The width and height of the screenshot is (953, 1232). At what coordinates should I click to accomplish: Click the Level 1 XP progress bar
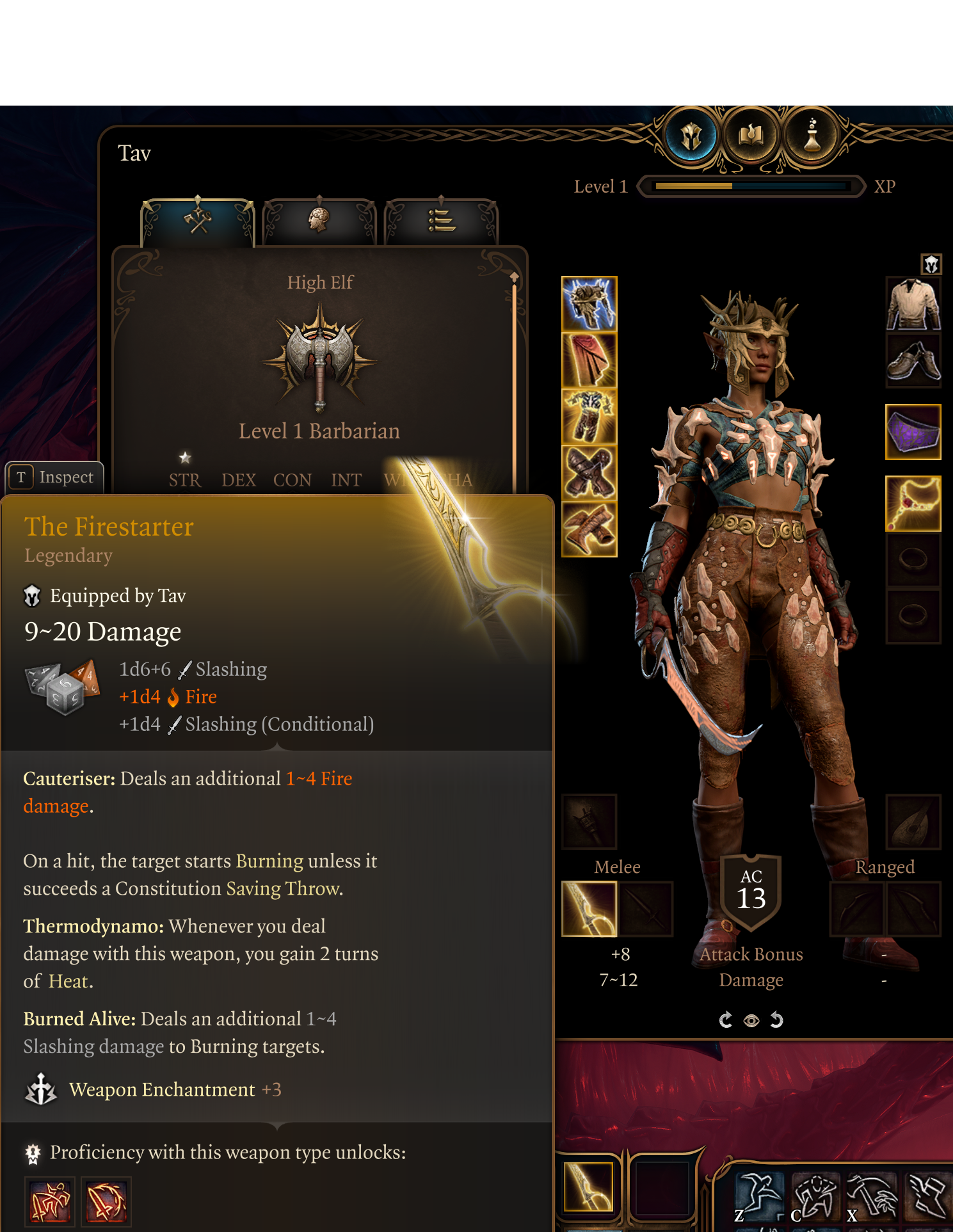(x=750, y=186)
